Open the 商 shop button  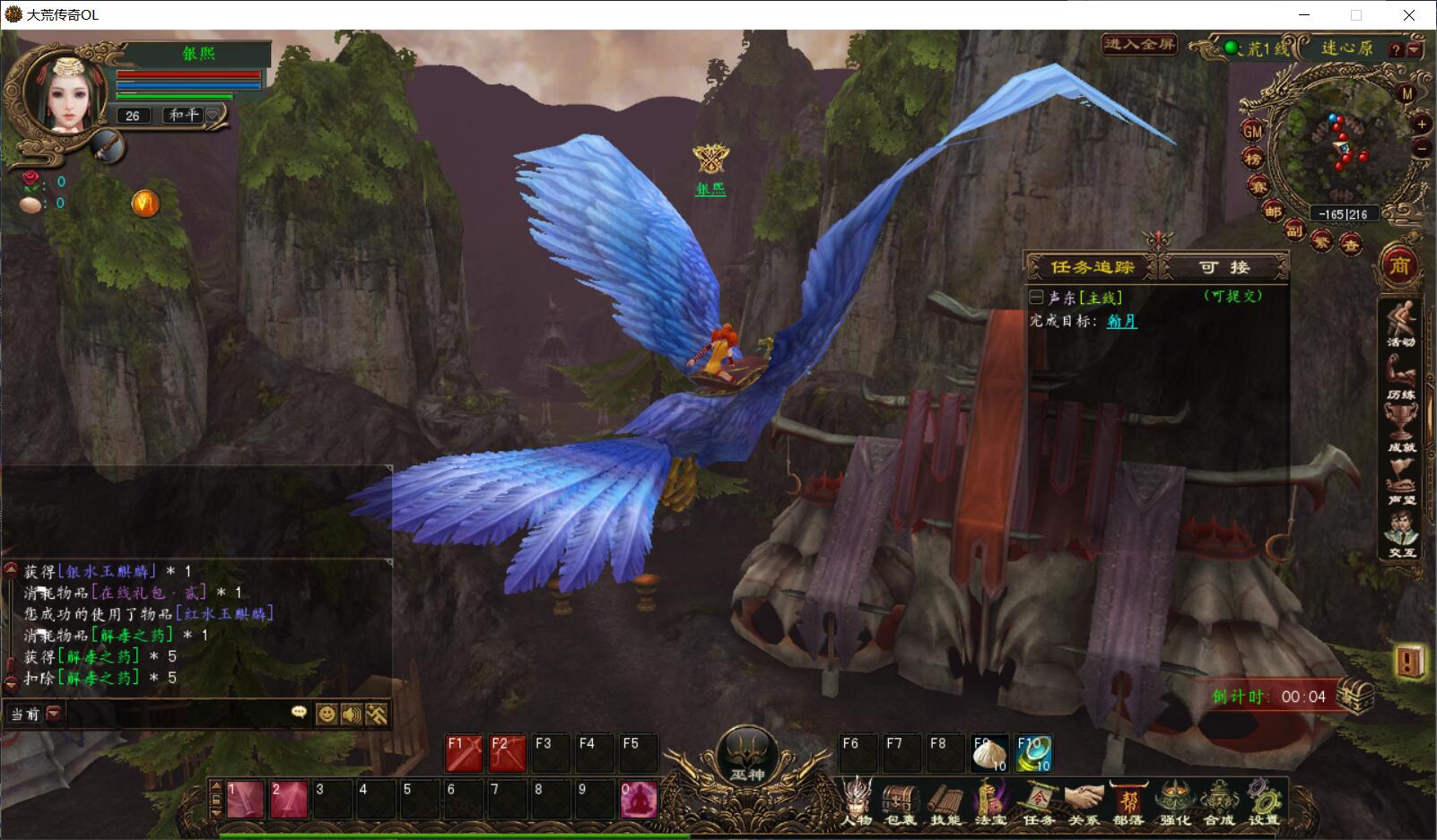pos(1399,265)
